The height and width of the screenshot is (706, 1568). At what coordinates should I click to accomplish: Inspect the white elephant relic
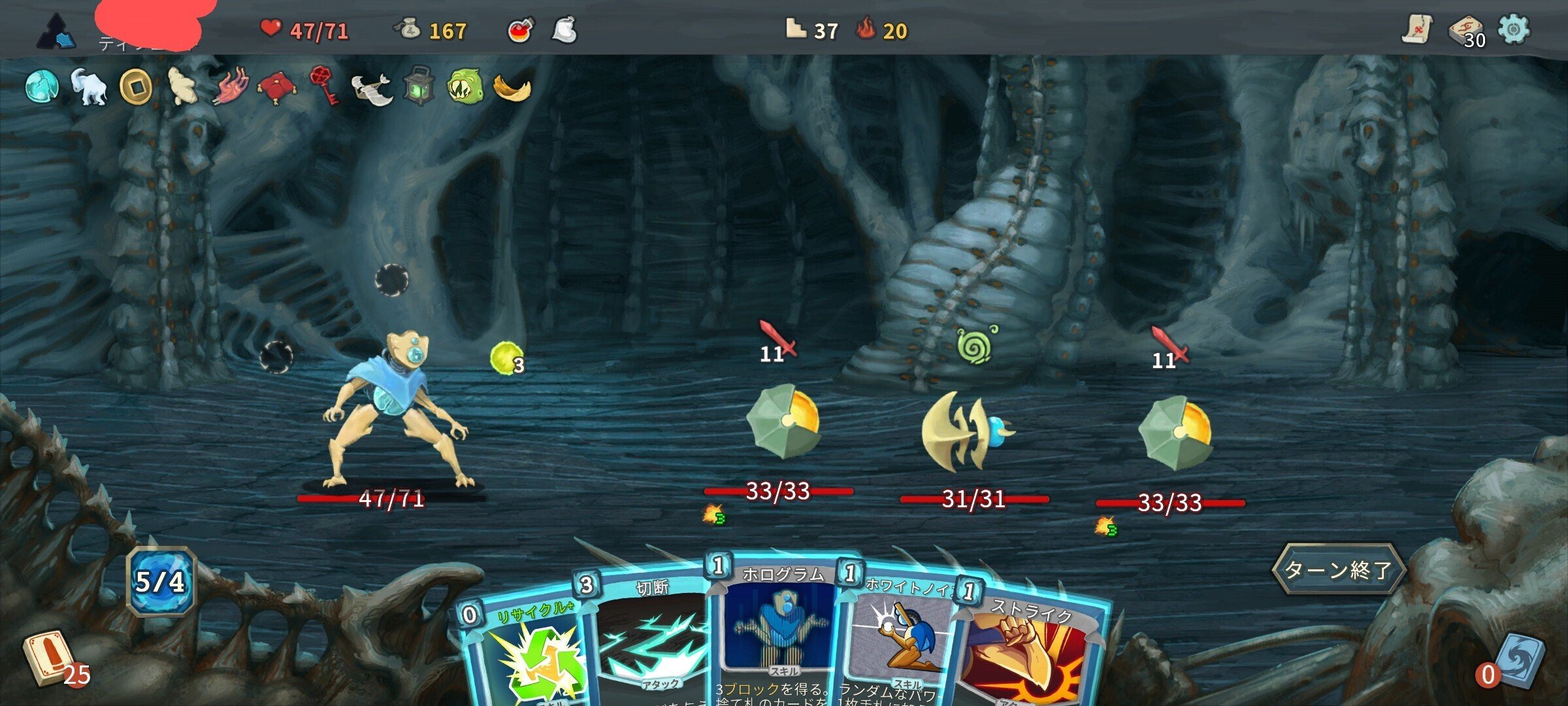pyautogui.click(x=89, y=86)
